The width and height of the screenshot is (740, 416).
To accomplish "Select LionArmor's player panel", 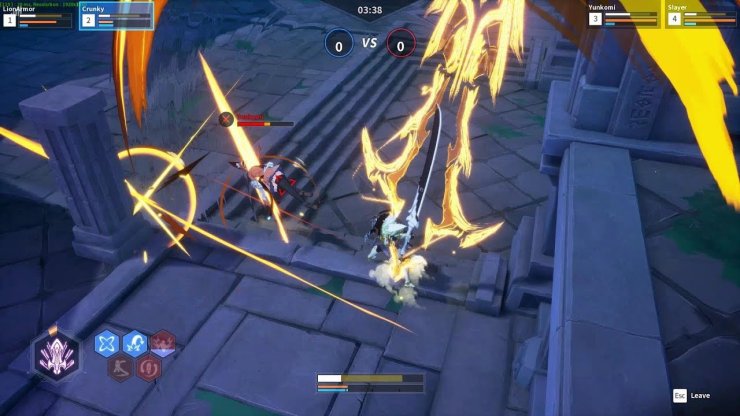I will point(38,15).
